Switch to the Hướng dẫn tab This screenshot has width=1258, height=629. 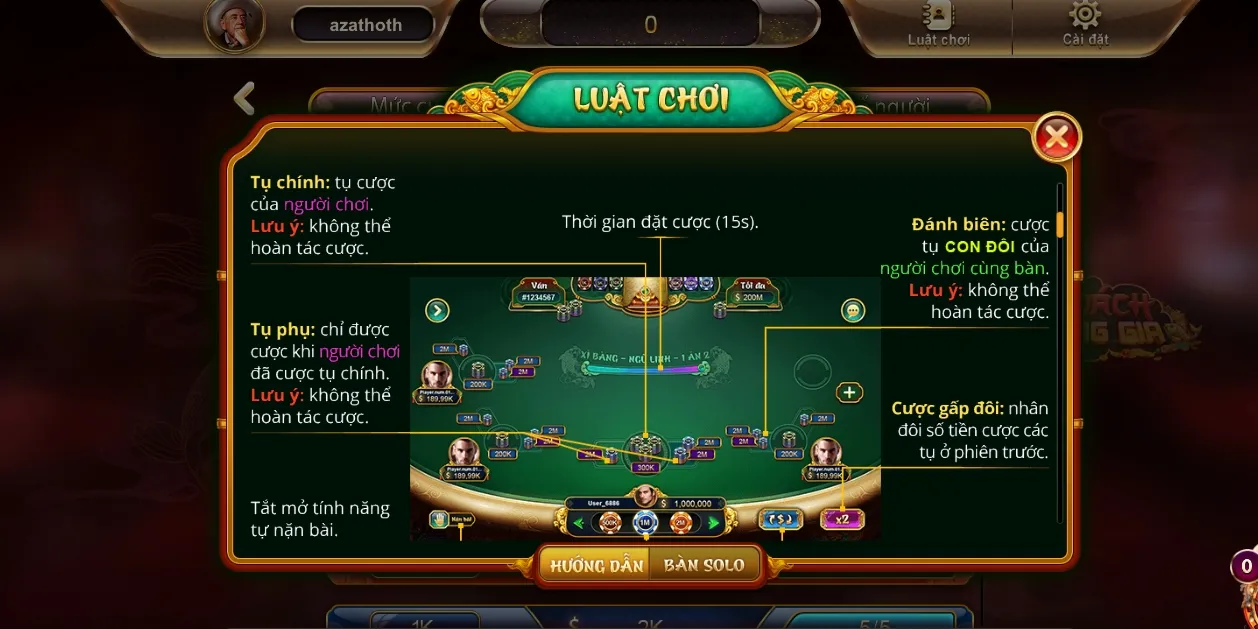point(597,565)
